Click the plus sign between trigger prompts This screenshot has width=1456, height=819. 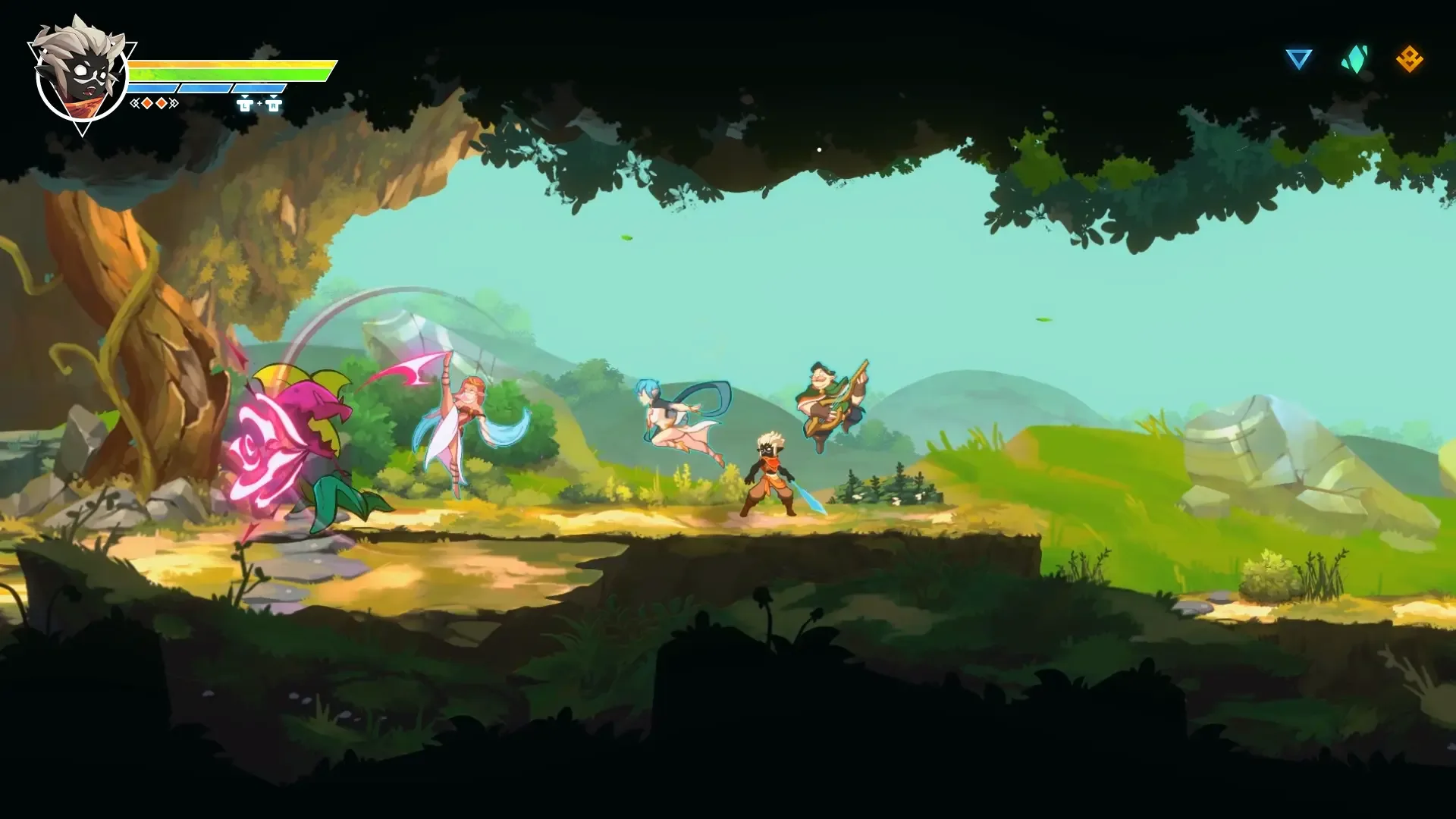(259, 104)
